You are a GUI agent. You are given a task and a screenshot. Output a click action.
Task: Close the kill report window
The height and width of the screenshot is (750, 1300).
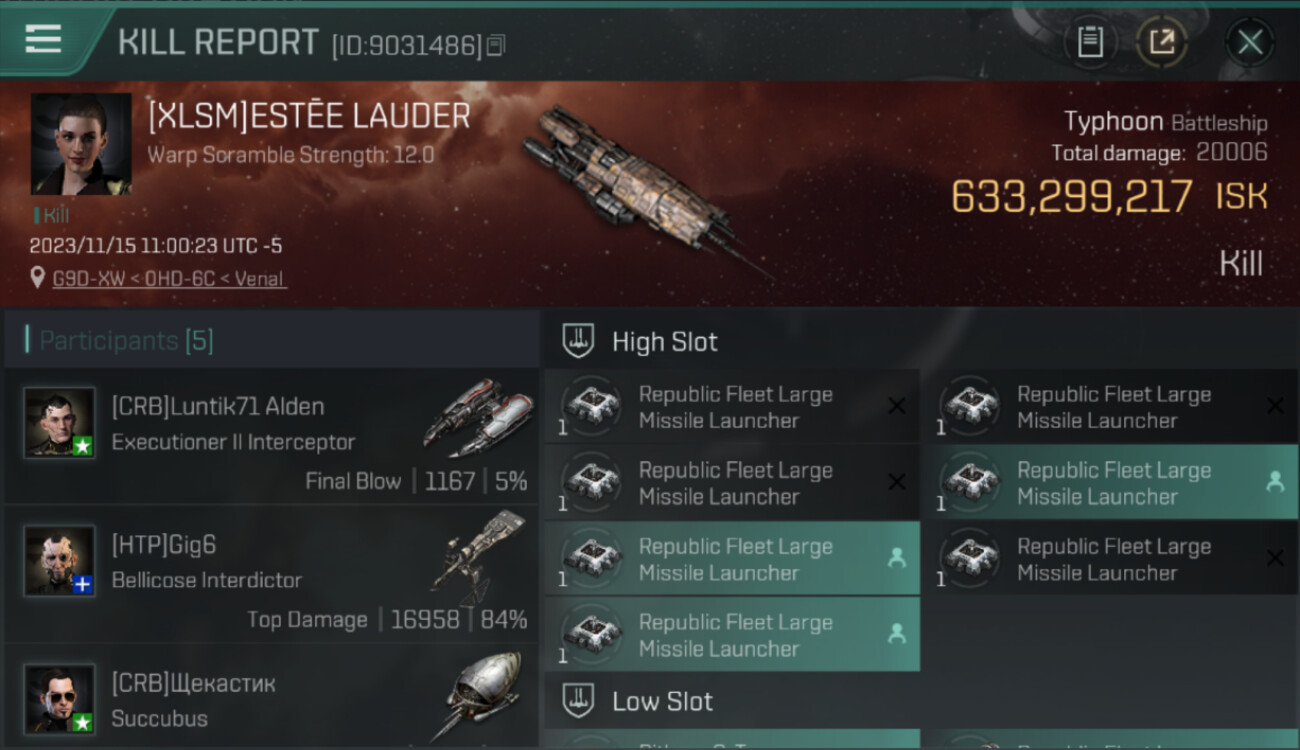[x=1249, y=42]
